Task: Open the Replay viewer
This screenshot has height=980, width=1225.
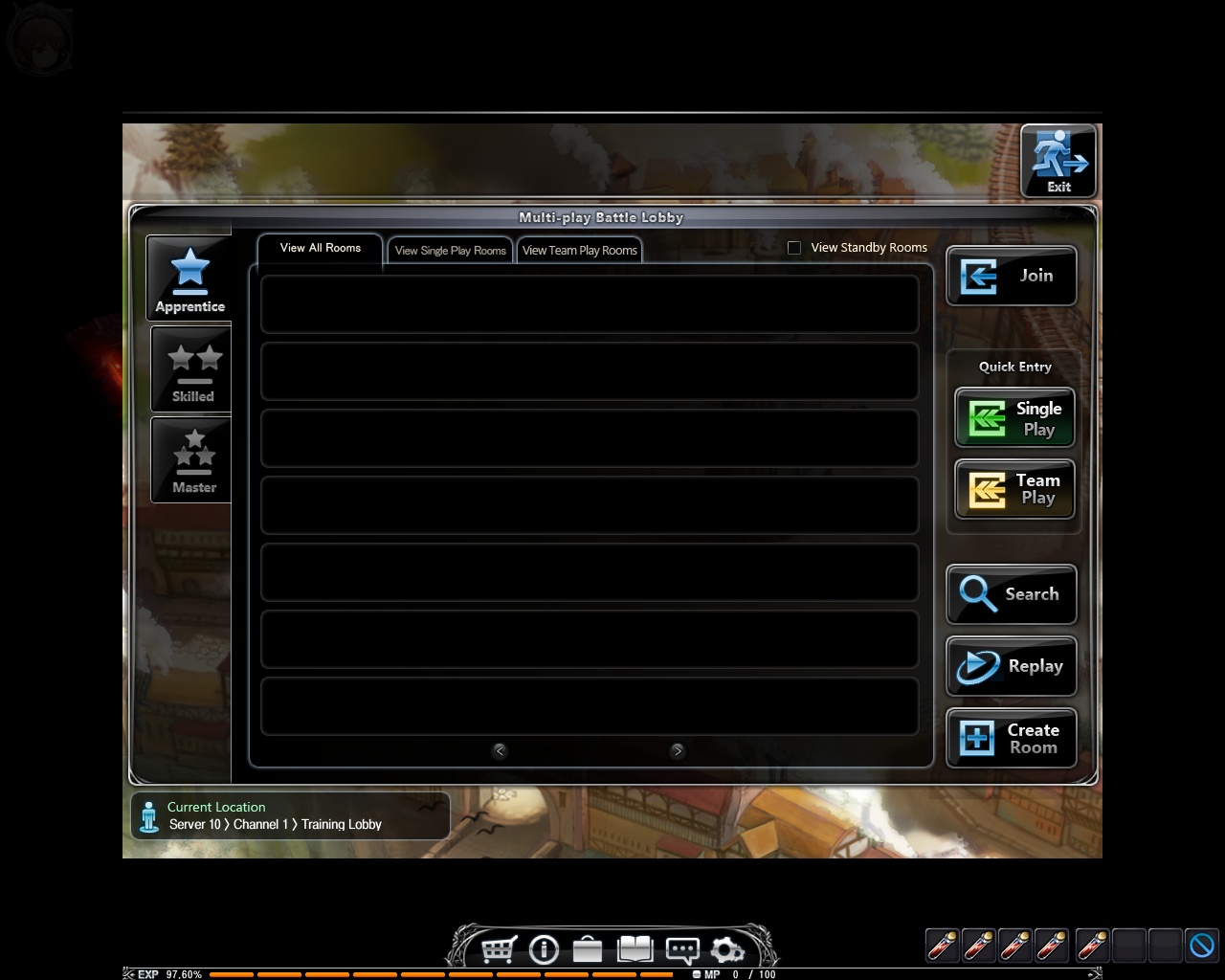Action: [x=1011, y=666]
